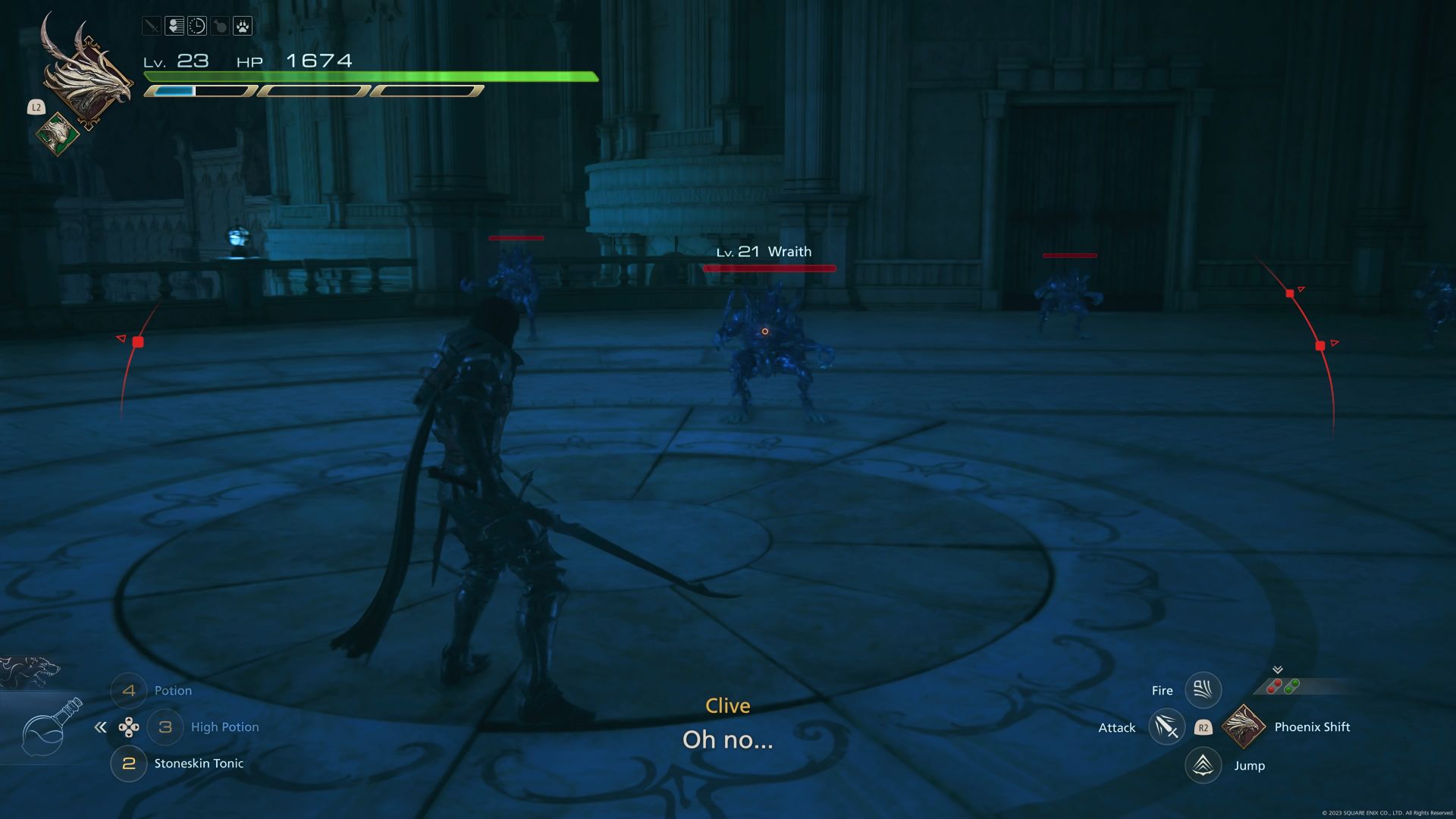Image resolution: width=1456 pixels, height=819 pixels.
Task: Open the d-pad item selector wheel
Action: pos(130,727)
